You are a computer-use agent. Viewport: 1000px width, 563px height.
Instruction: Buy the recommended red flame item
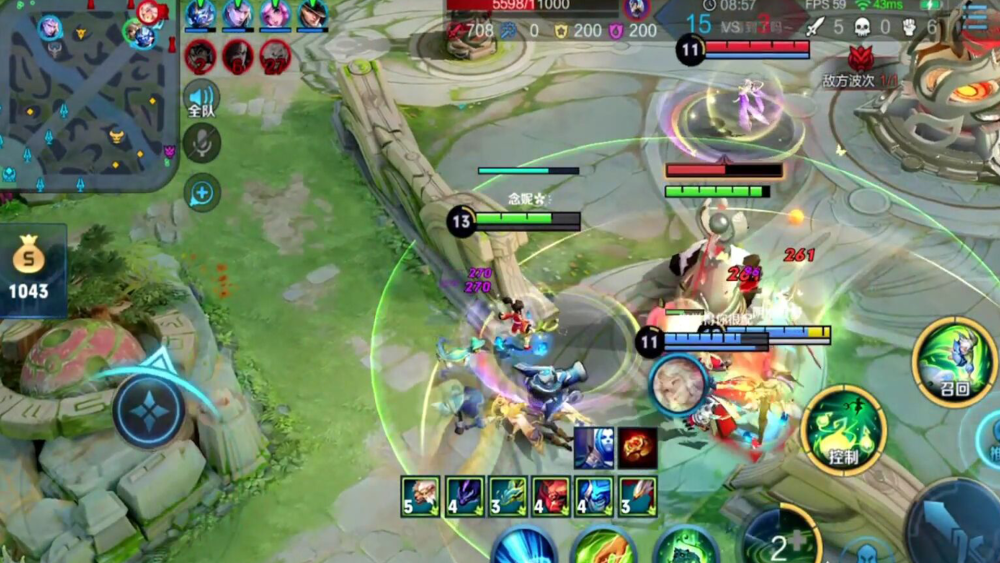pyautogui.click(x=637, y=447)
